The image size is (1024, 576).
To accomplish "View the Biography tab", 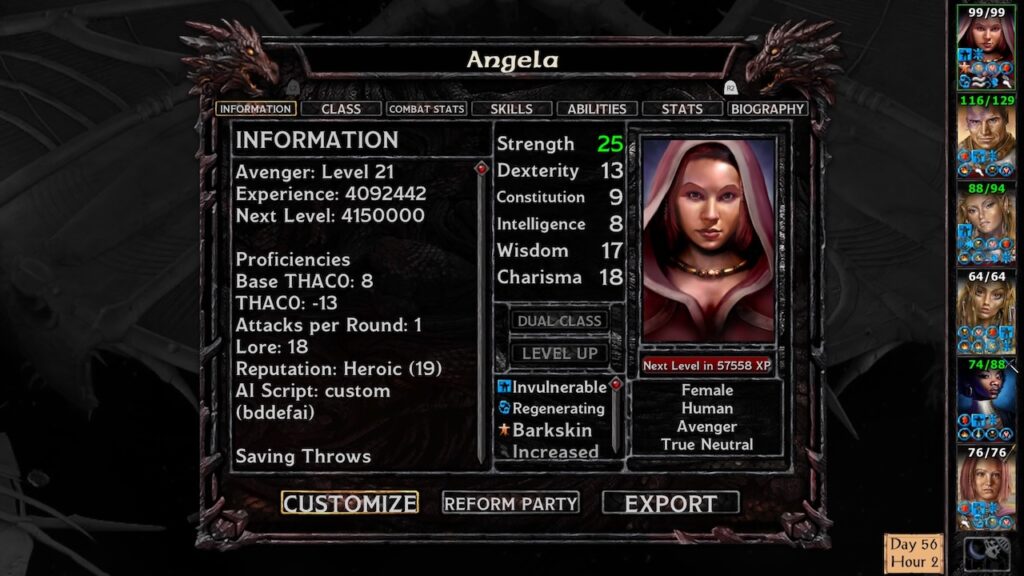I will point(768,109).
